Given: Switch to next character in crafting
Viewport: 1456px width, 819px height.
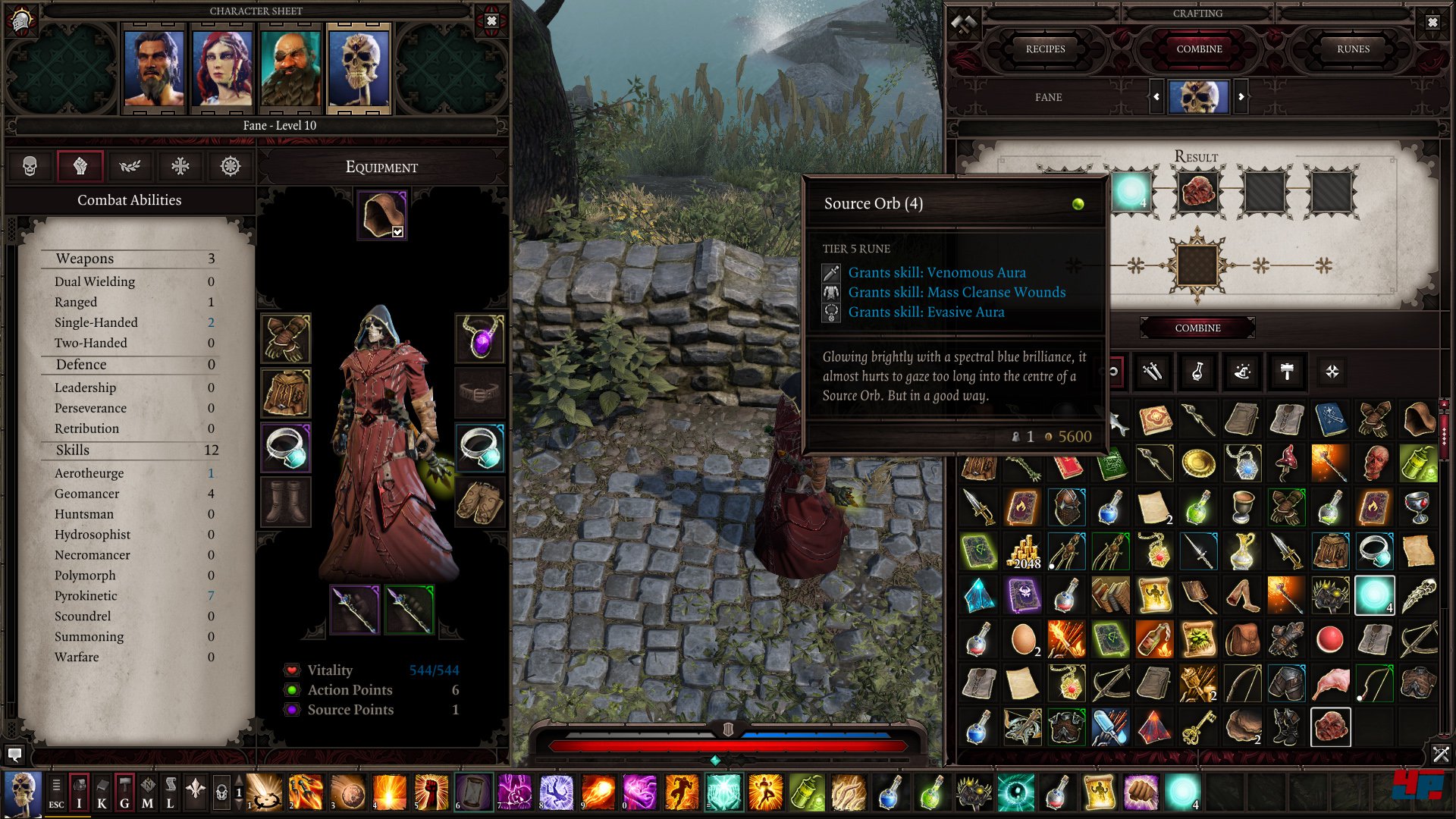Looking at the screenshot, I should (1241, 97).
